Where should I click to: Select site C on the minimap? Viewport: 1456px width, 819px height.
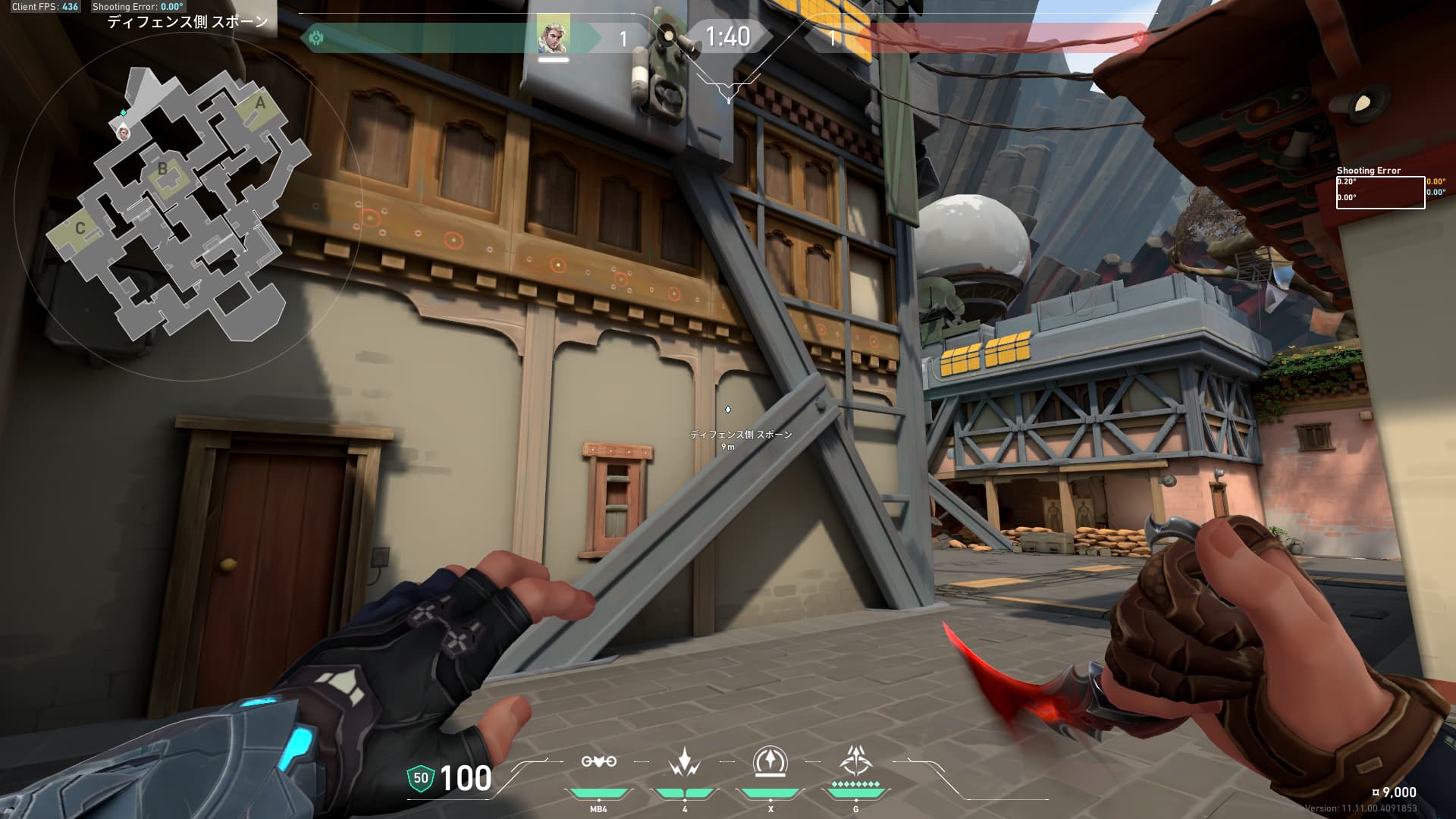[80, 227]
